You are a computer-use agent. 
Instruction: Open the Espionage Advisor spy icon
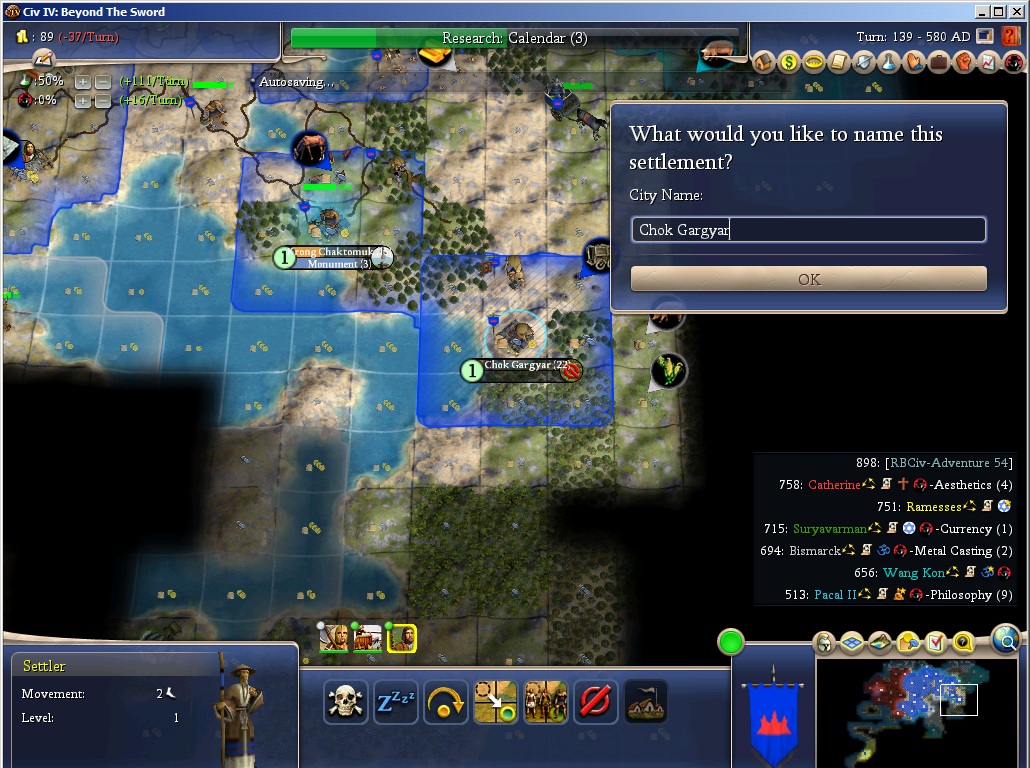[1013, 62]
